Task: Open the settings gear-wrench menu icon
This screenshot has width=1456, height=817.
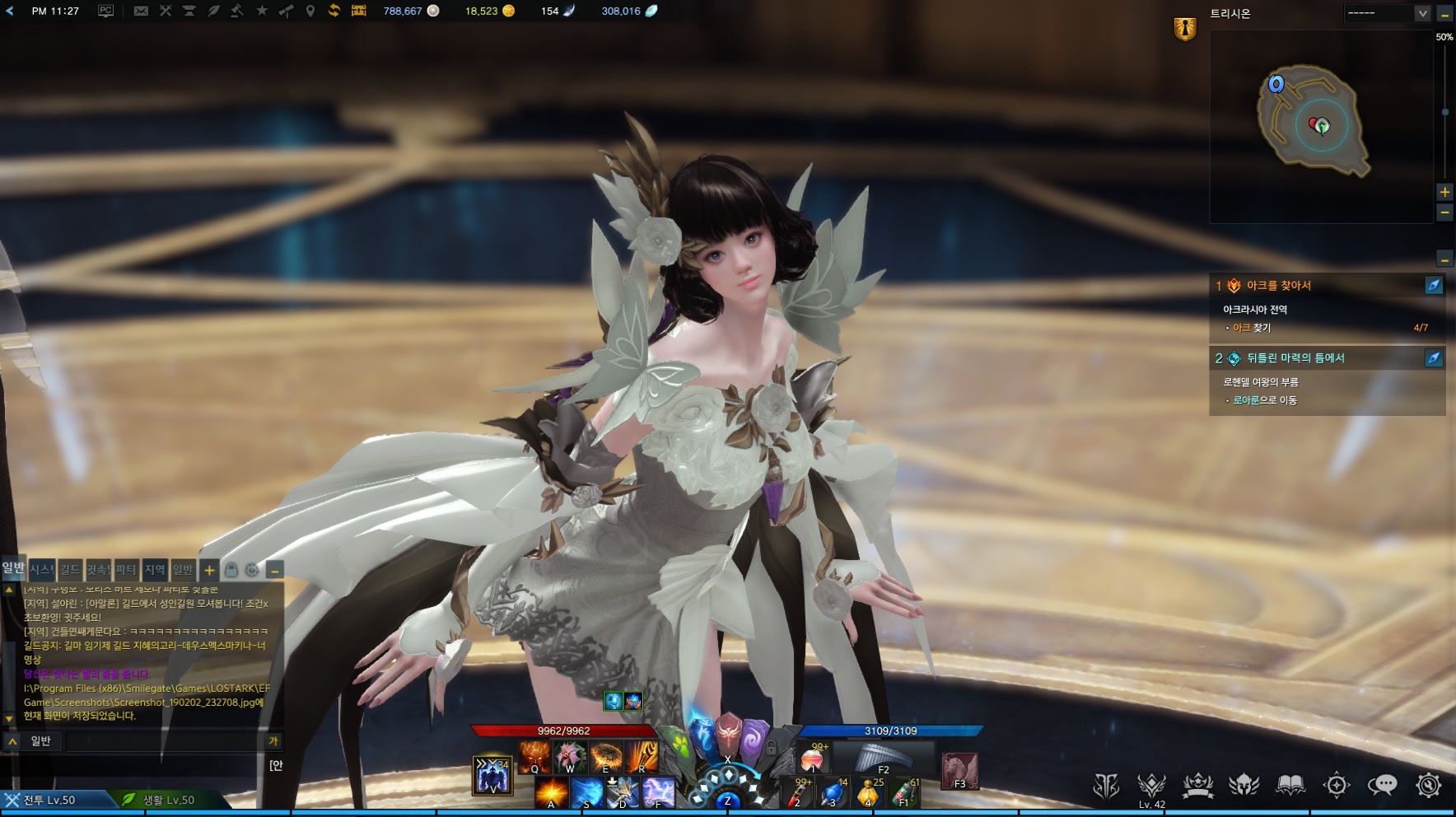Action: point(1428,785)
